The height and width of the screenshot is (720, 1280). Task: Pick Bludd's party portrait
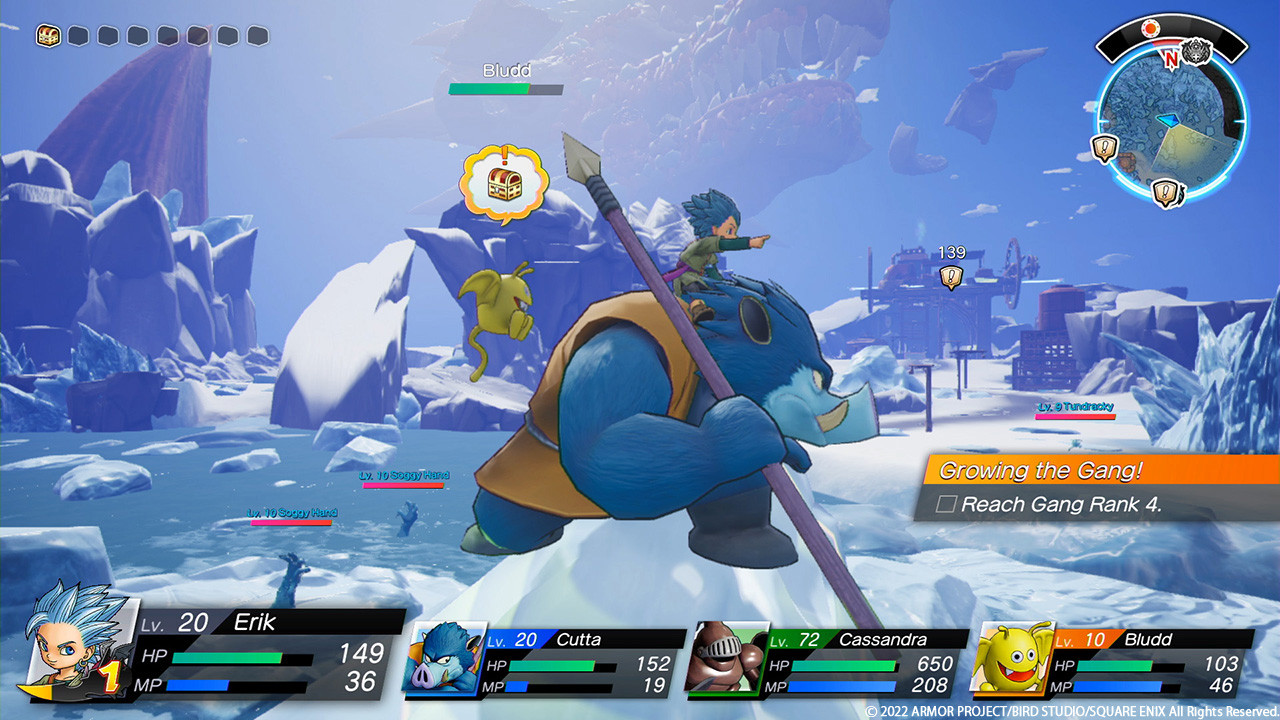point(1011,658)
